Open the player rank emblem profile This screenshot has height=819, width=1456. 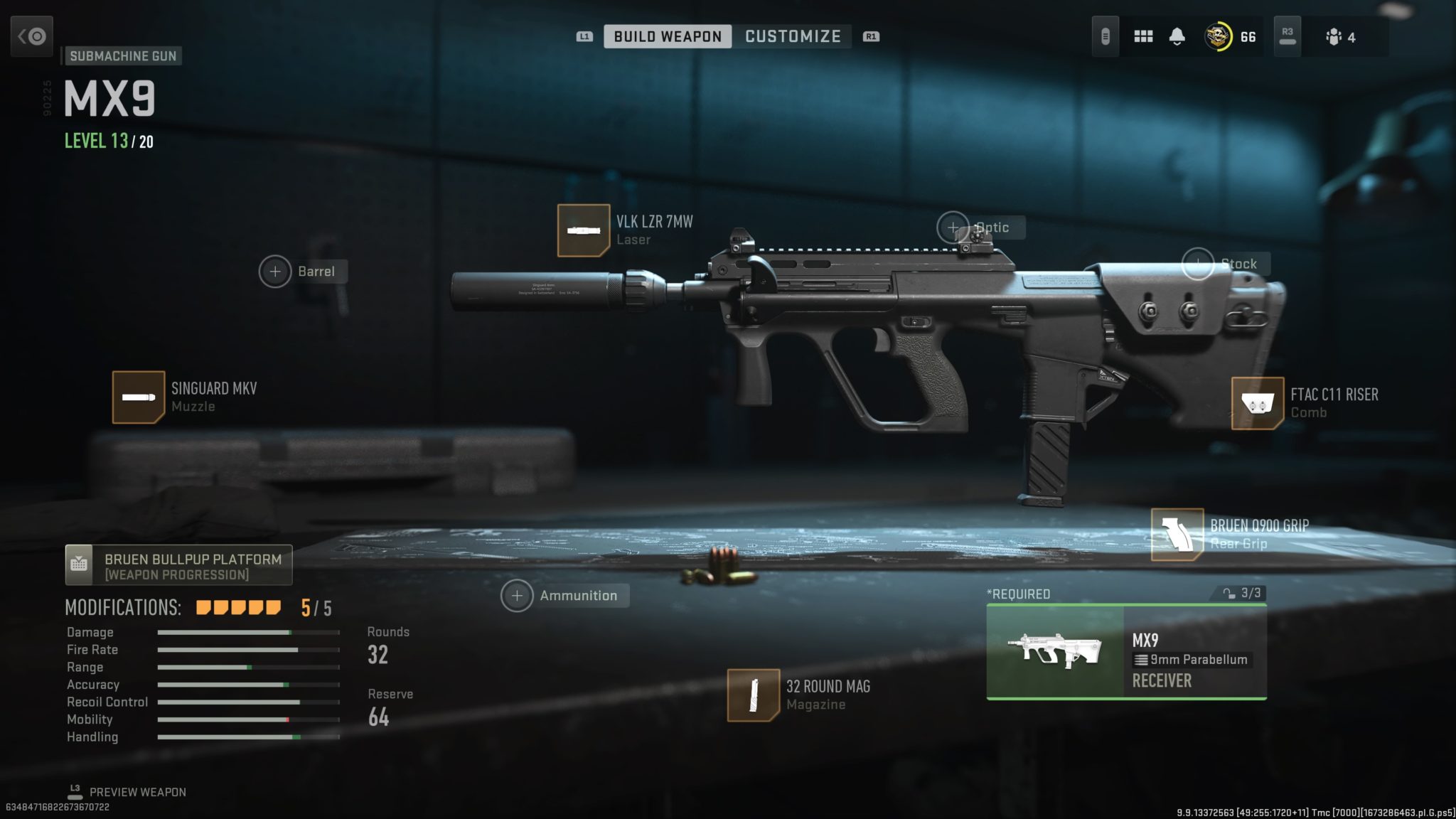tap(1219, 36)
